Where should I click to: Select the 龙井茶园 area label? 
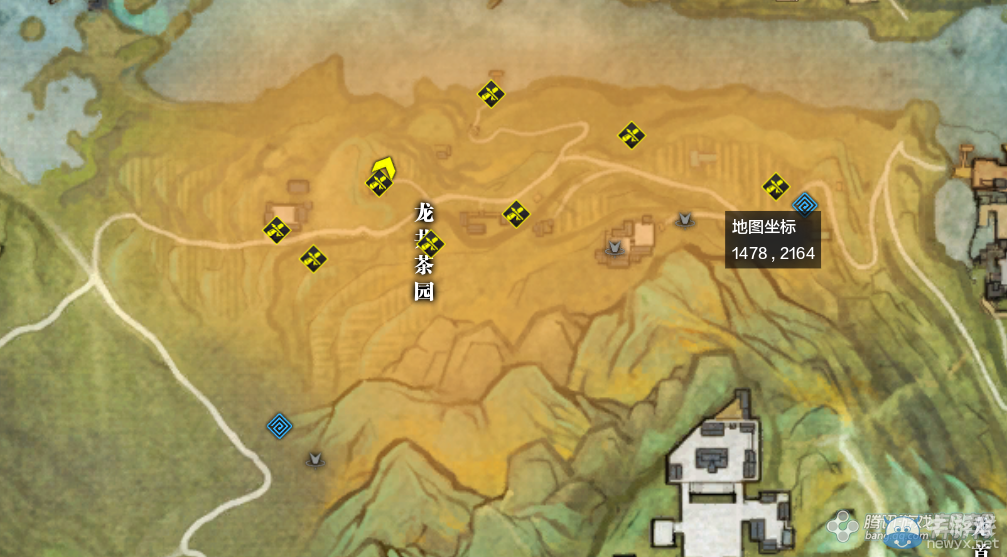click(424, 252)
